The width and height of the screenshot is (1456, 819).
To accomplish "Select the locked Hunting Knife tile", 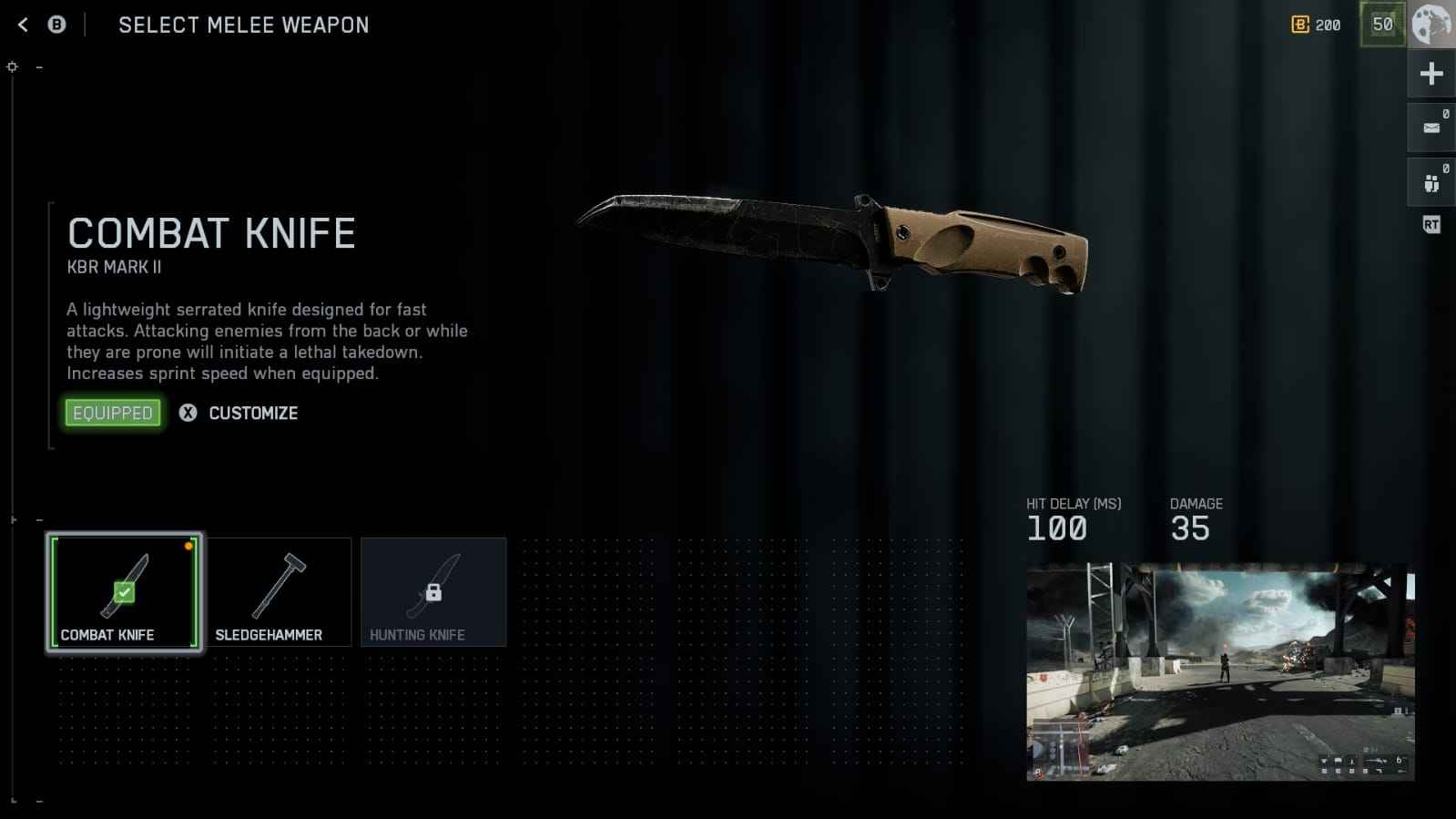I will [433, 592].
